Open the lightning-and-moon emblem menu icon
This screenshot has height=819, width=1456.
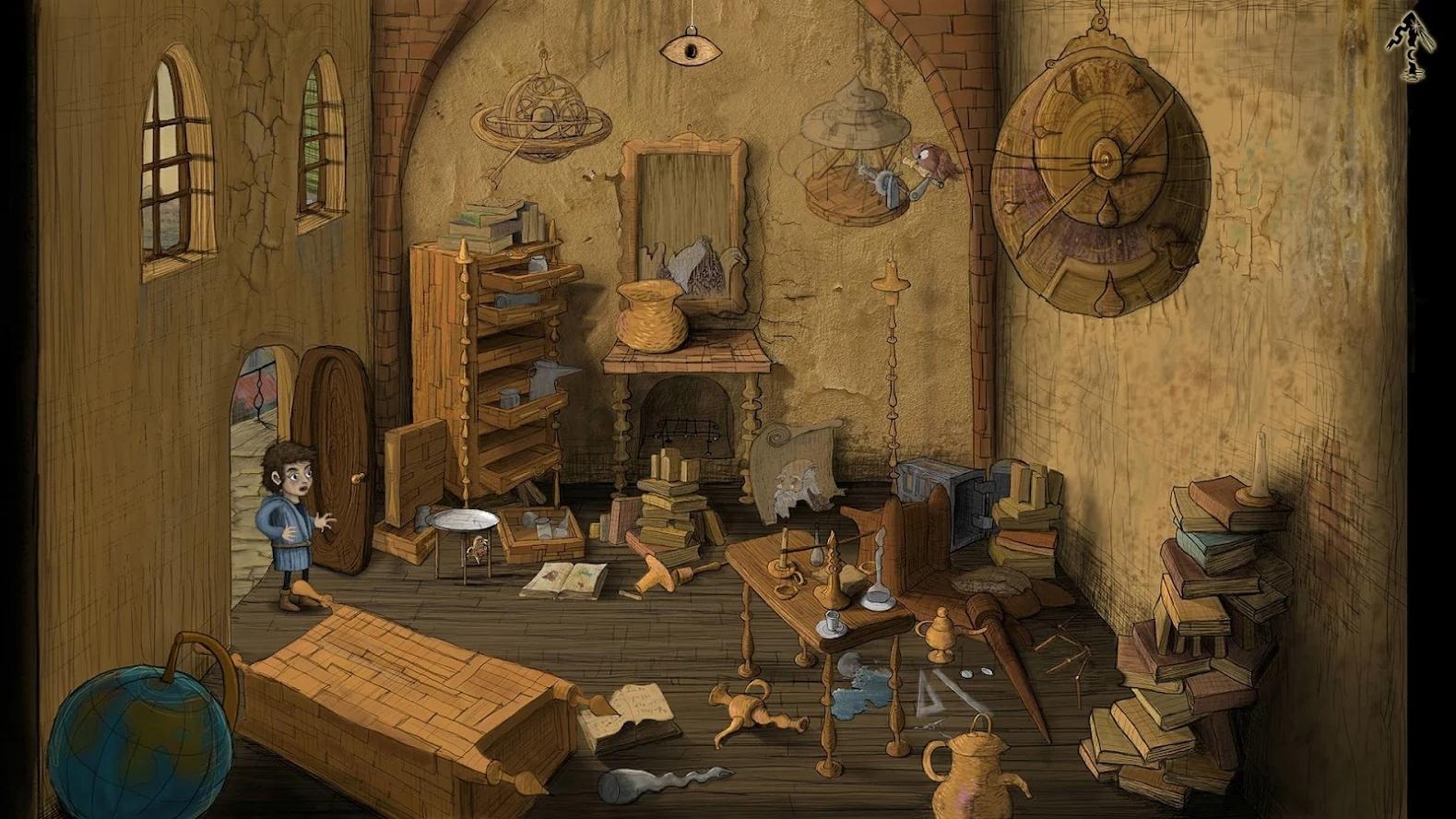1409,47
